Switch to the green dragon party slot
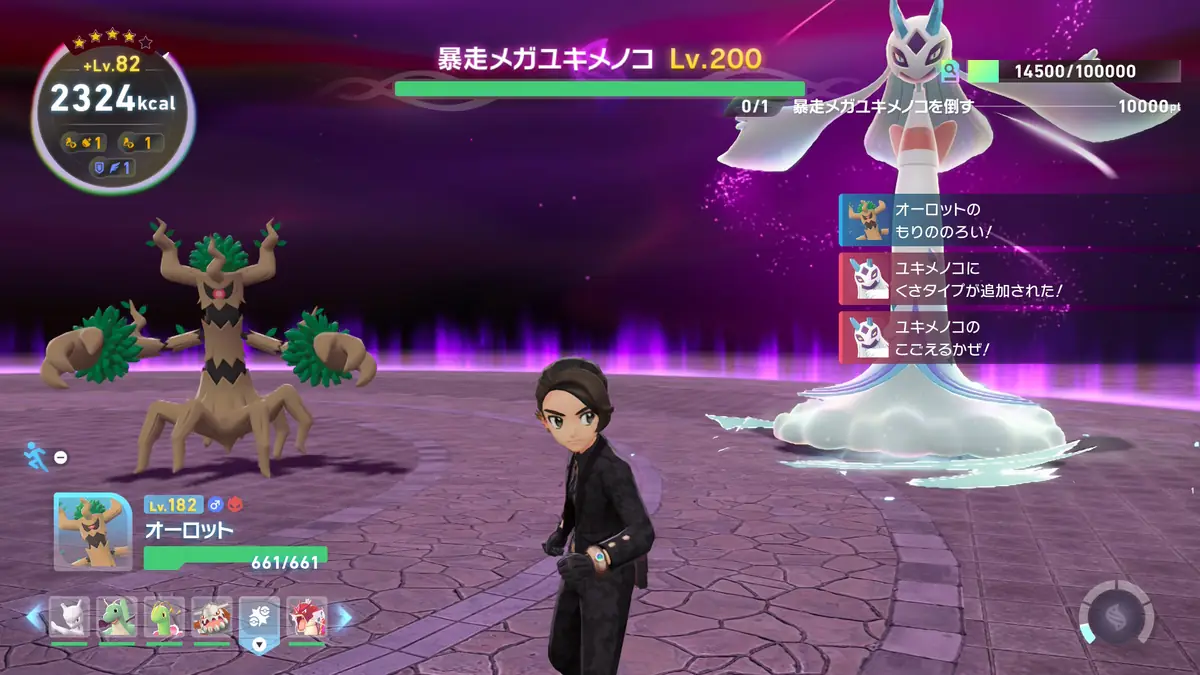 [117, 618]
